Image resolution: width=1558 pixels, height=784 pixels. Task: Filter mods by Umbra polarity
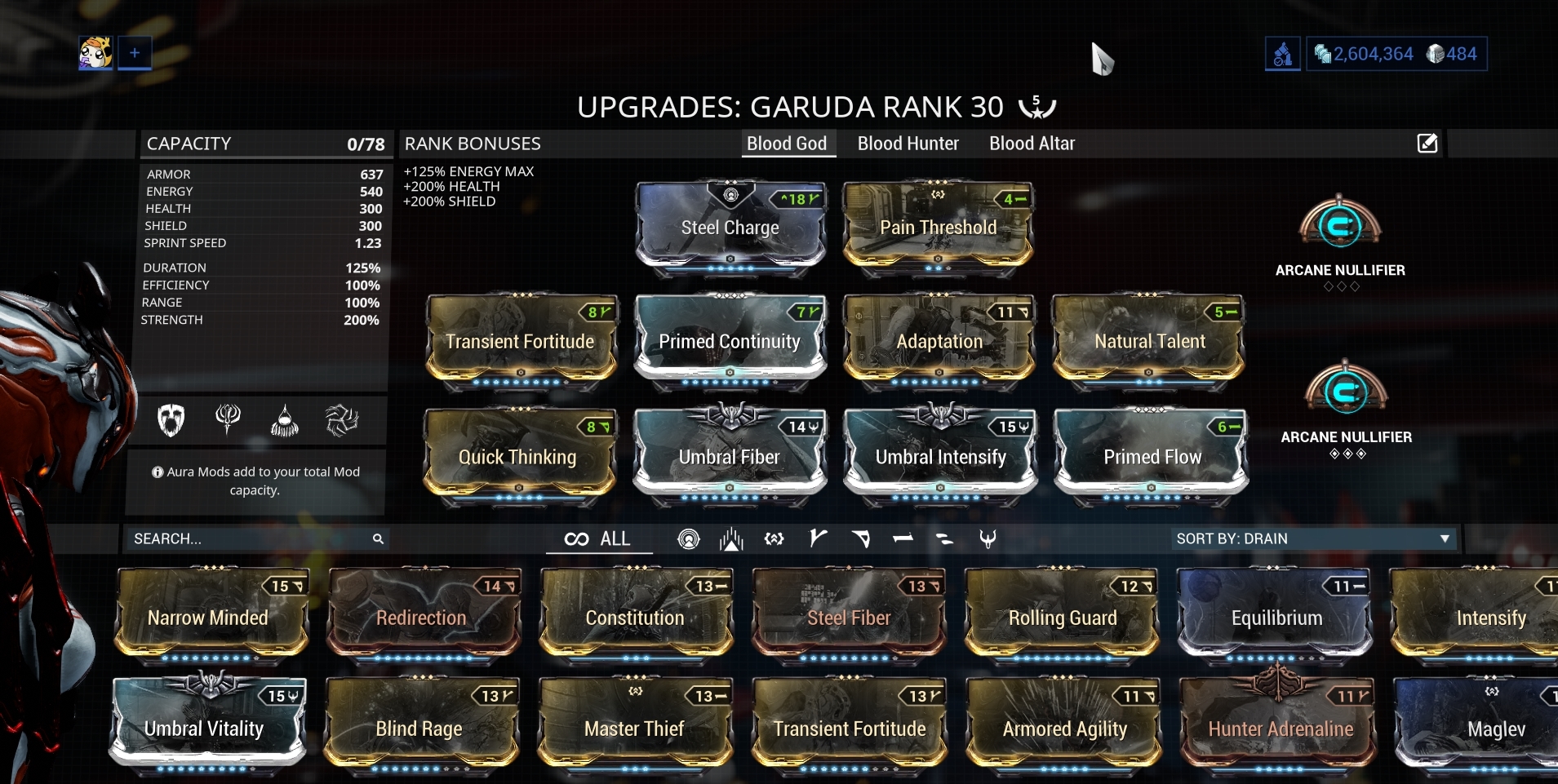point(988,538)
